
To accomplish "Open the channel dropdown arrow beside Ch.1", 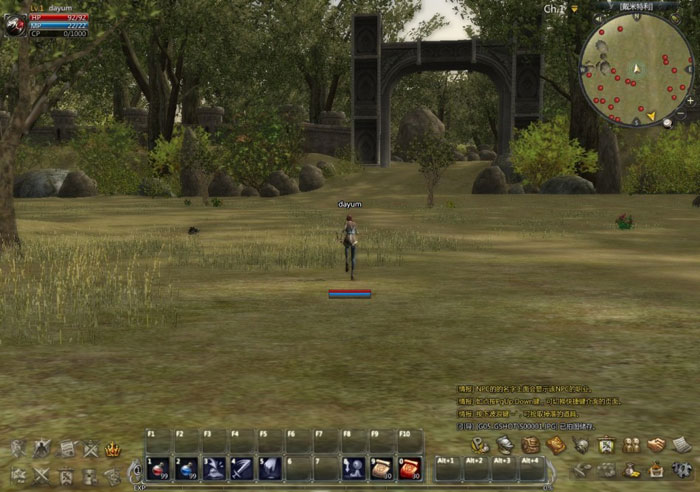I will (x=573, y=8).
